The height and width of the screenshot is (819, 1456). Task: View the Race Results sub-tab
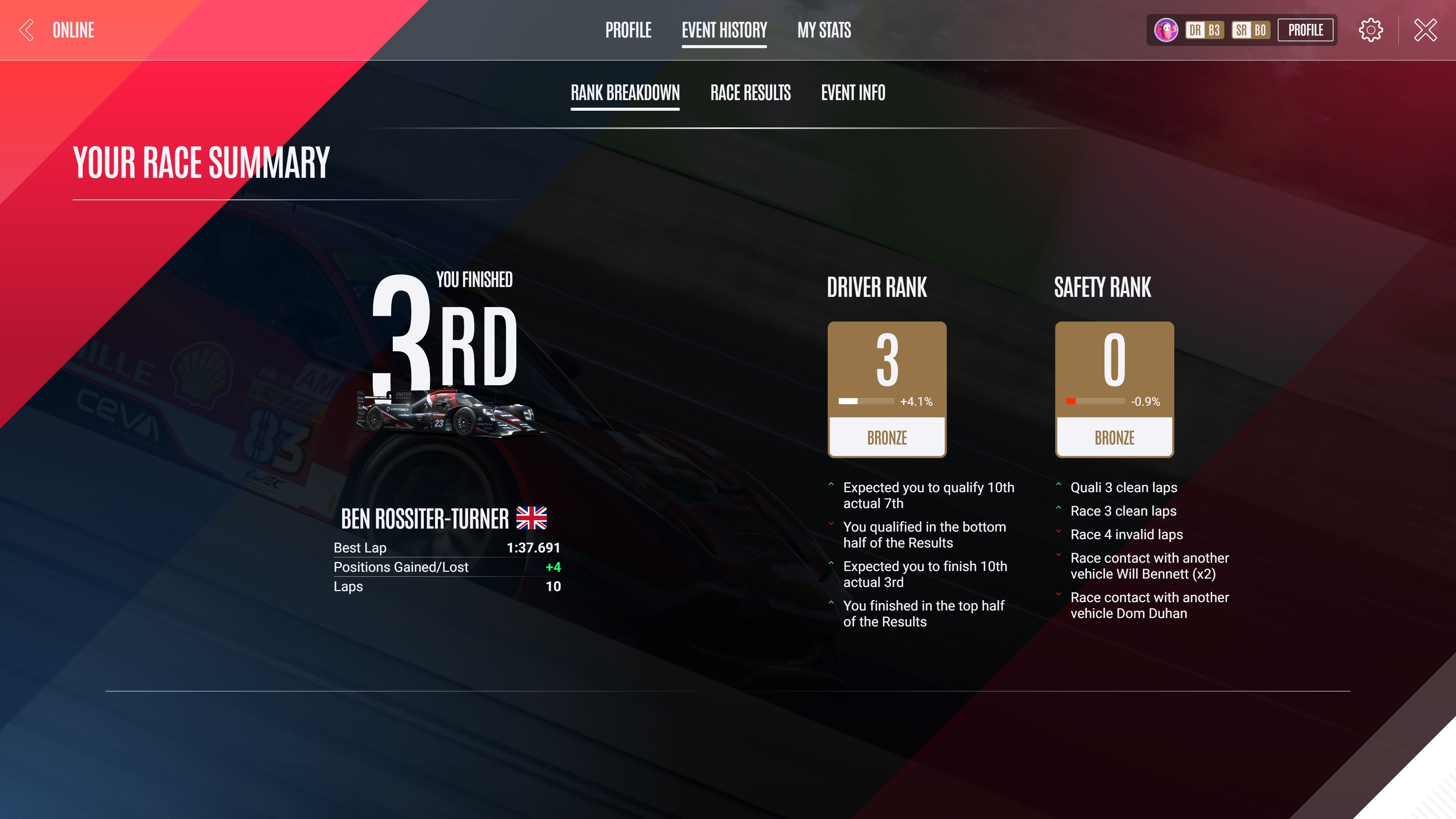[x=750, y=93]
